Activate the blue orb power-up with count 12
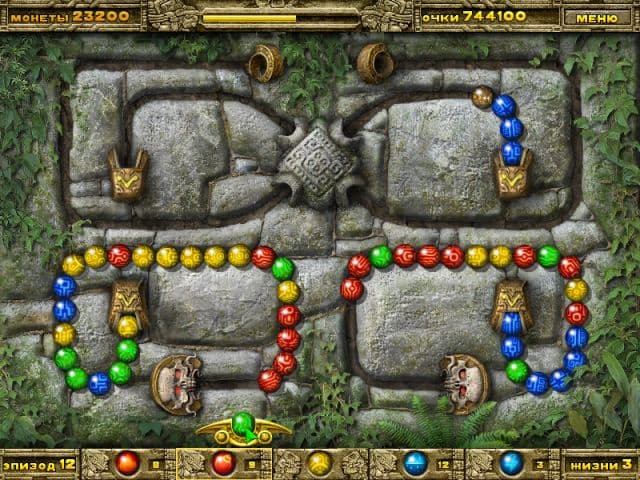640x480 pixels. (416, 463)
